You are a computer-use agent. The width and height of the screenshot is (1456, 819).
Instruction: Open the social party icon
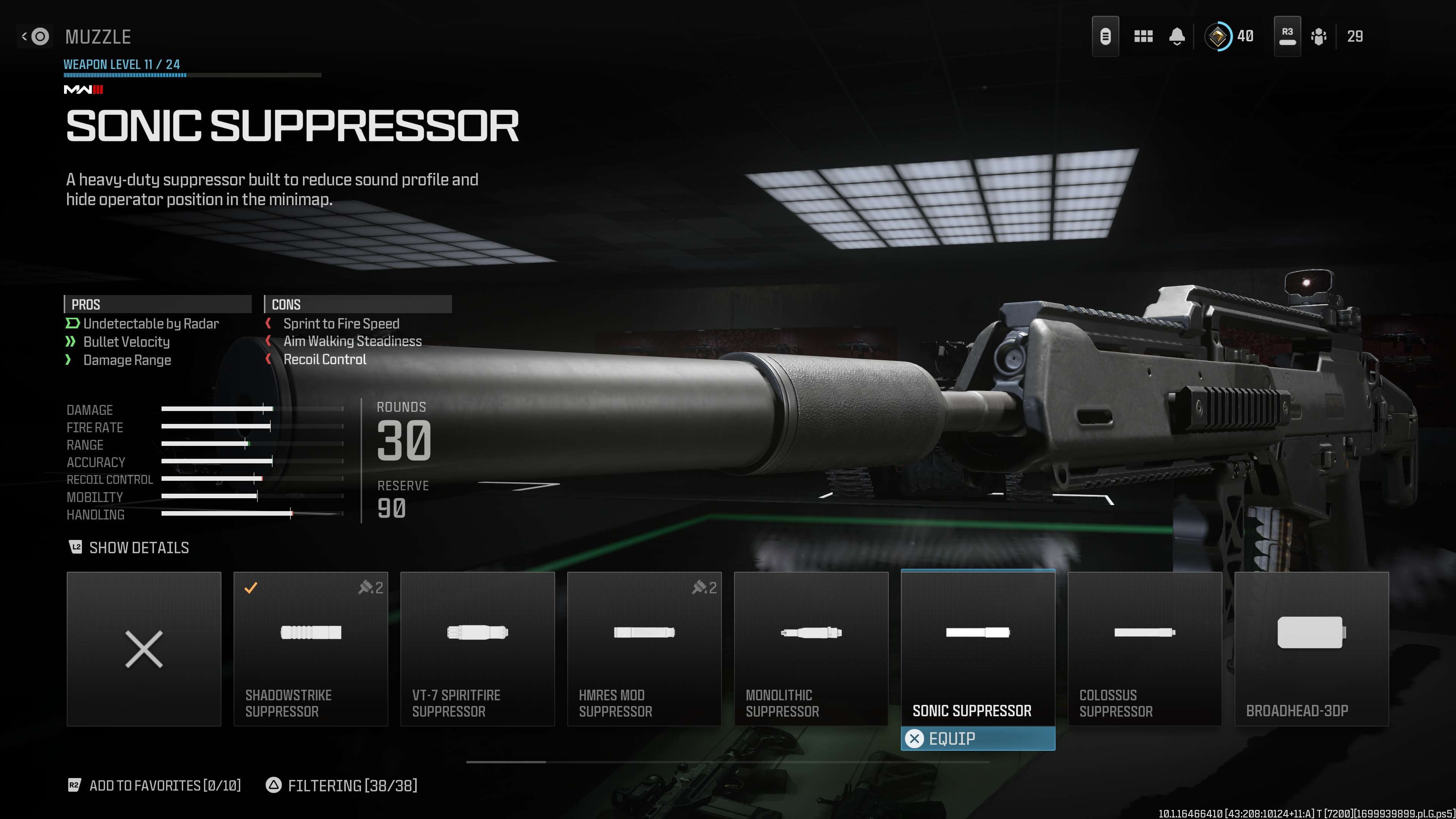[1318, 37]
